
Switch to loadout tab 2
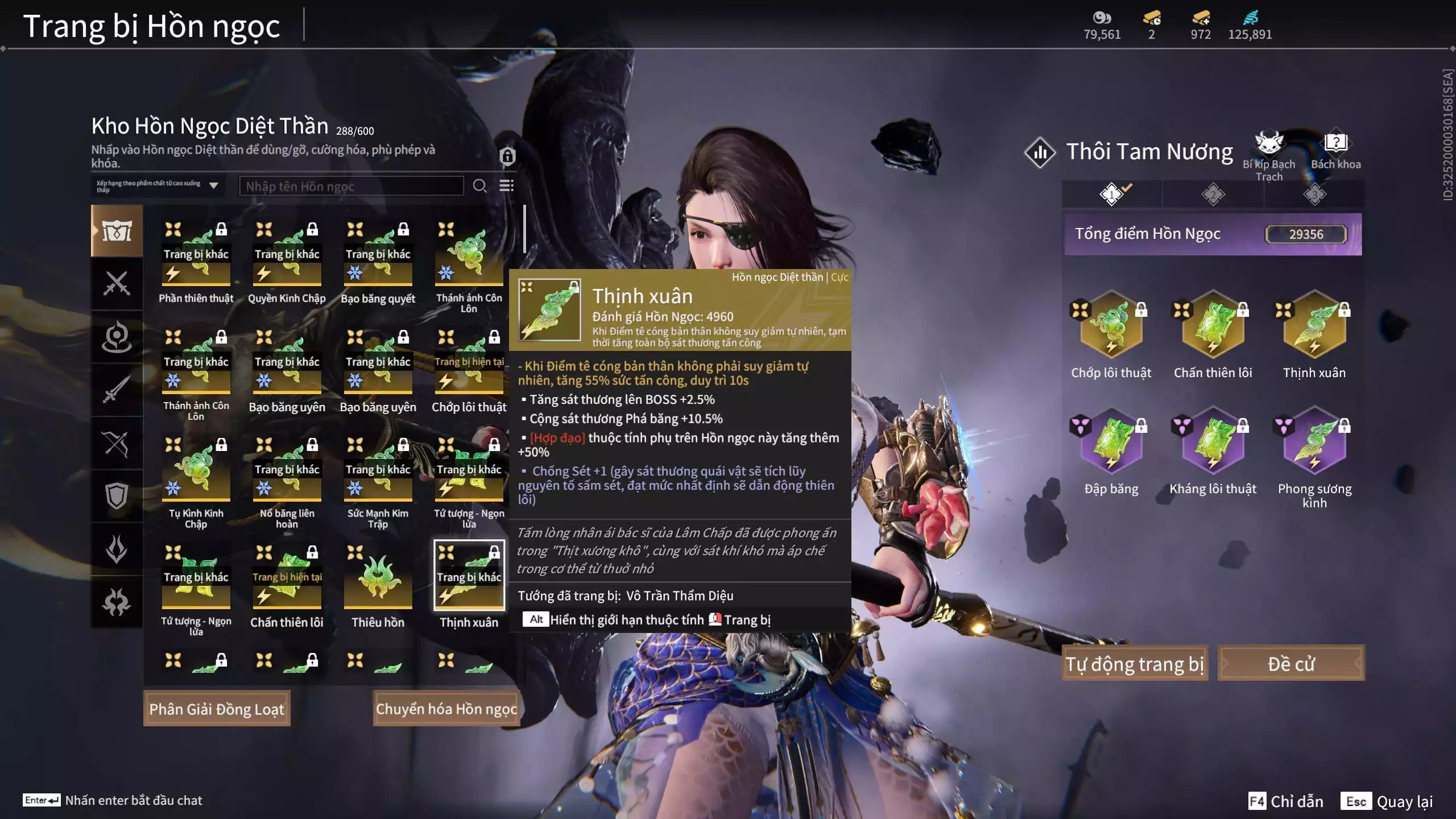1213,195
